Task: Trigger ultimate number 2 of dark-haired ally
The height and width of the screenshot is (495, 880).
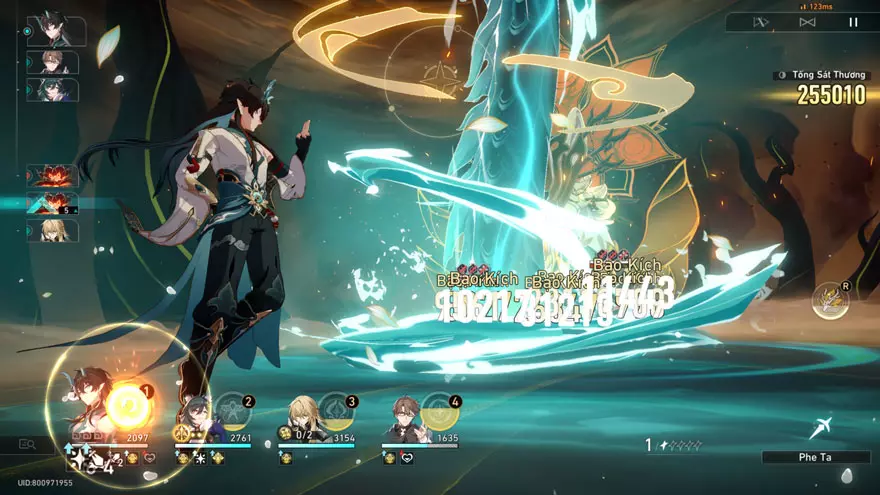Action: pos(232,410)
